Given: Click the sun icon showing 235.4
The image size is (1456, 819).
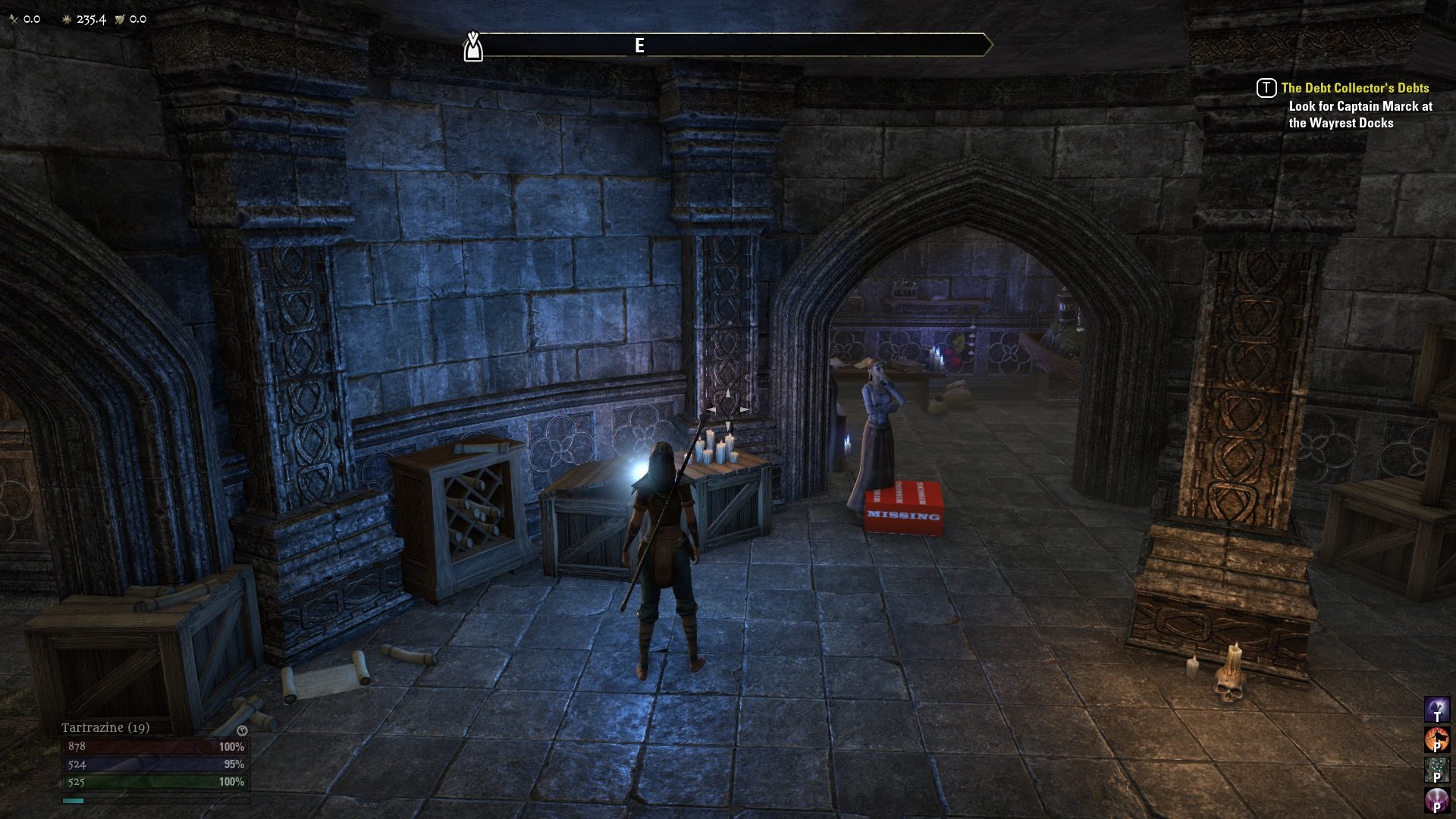Looking at the screenshot, I should (67, 19).
